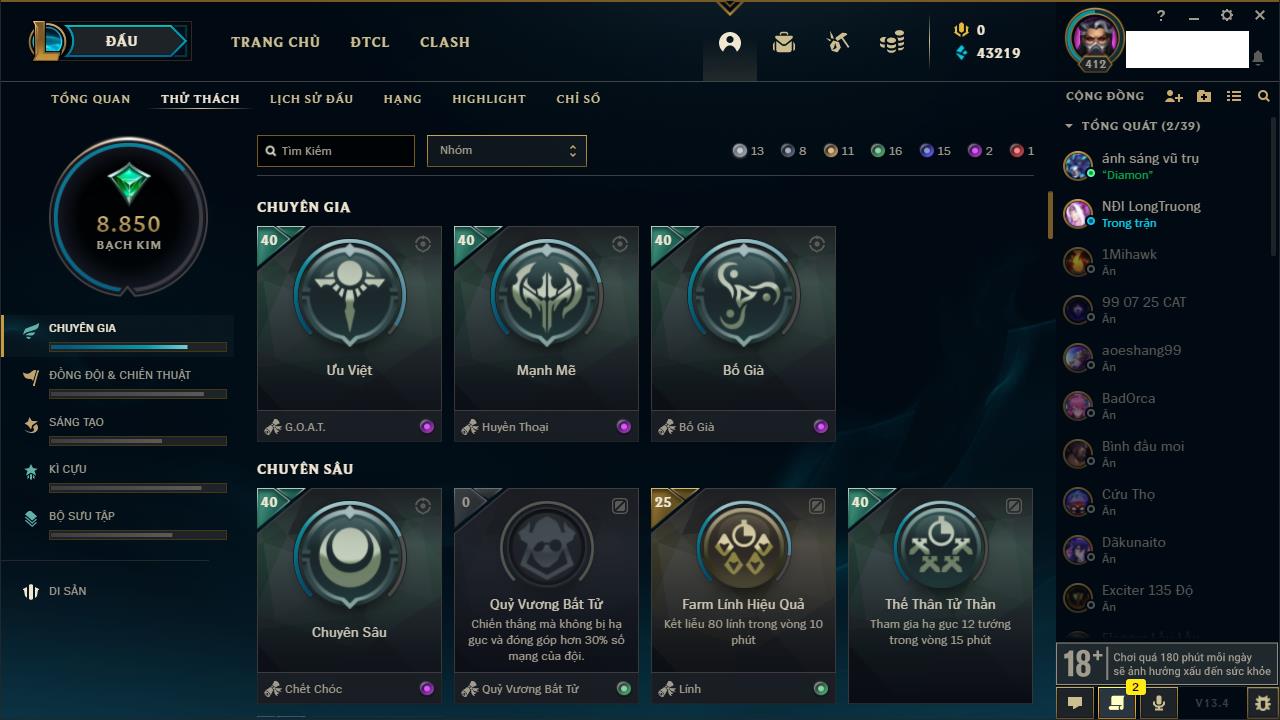Screen dimensions: 1280x720
Task: View the DI SẢN legacy category
Action: click(x=67, y=591)
